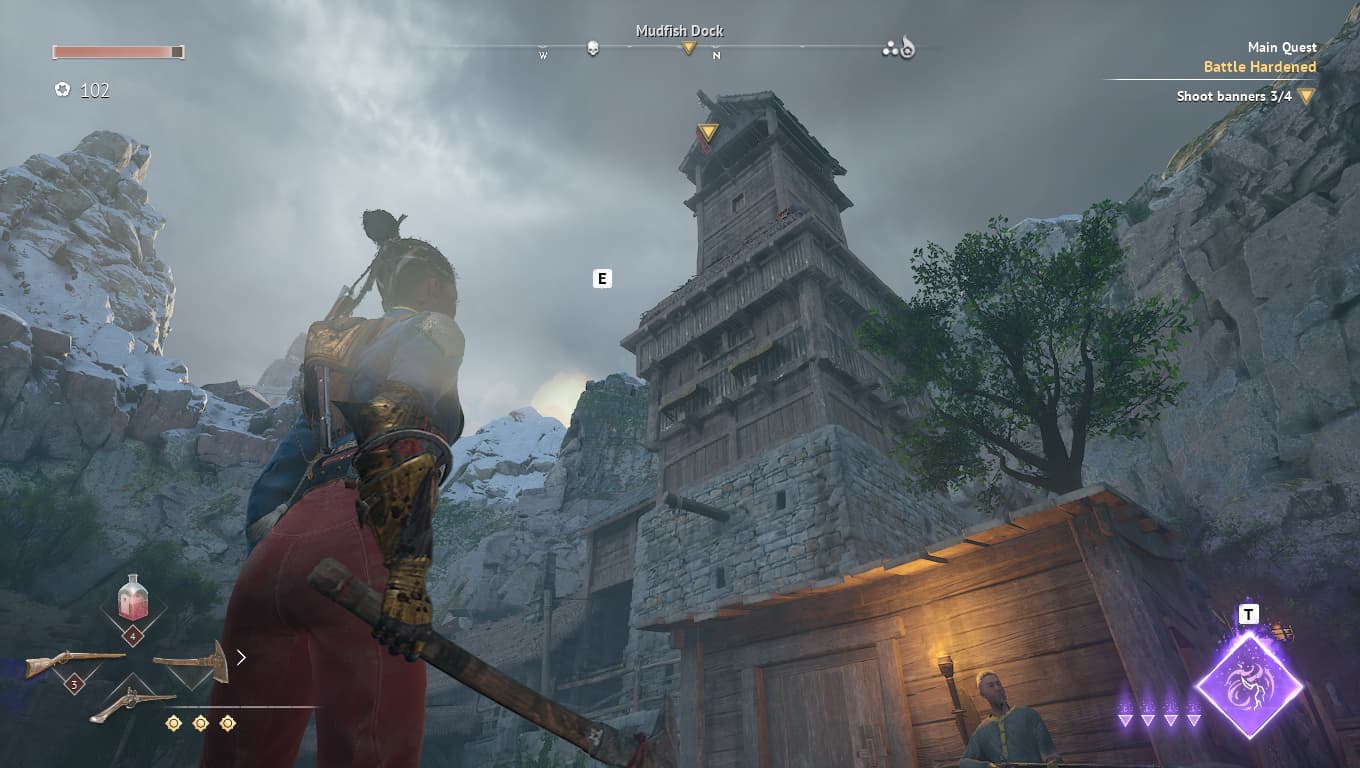Click the reputation currency icon

point(62,90)
